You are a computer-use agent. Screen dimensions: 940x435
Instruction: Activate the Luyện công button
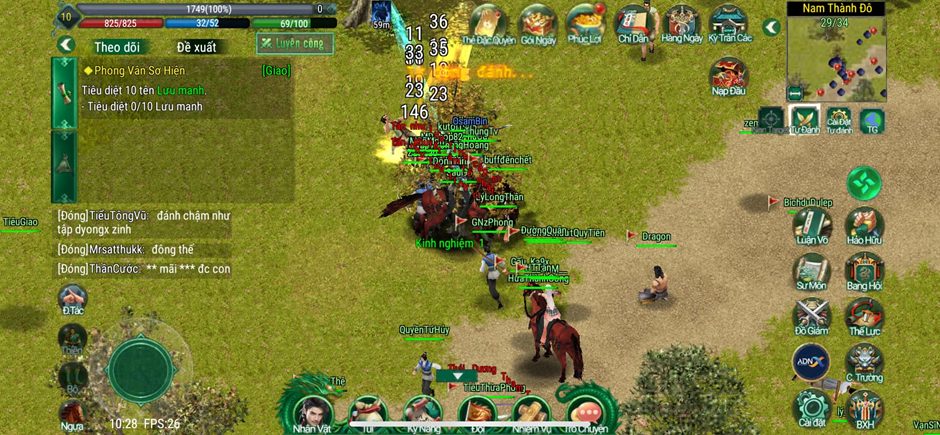click(x=295, y=43)
